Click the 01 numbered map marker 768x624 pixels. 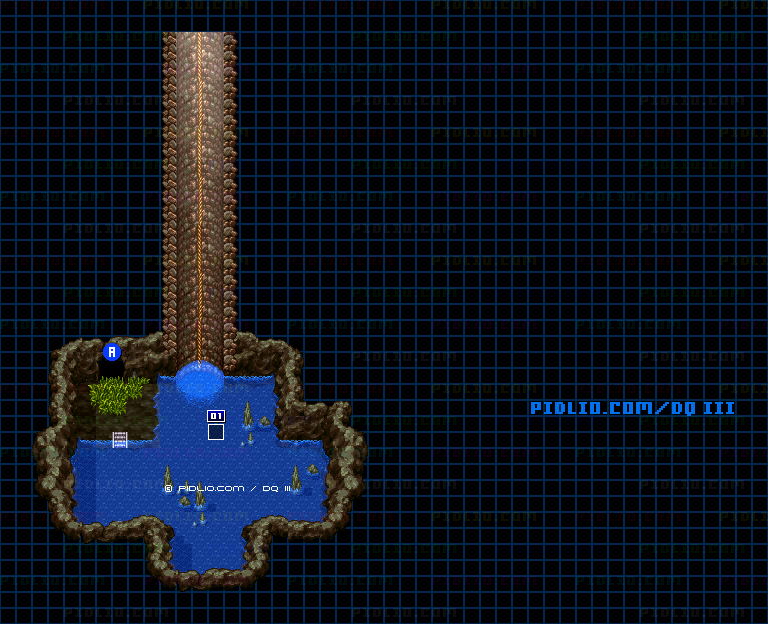click(x=216, y=416)
